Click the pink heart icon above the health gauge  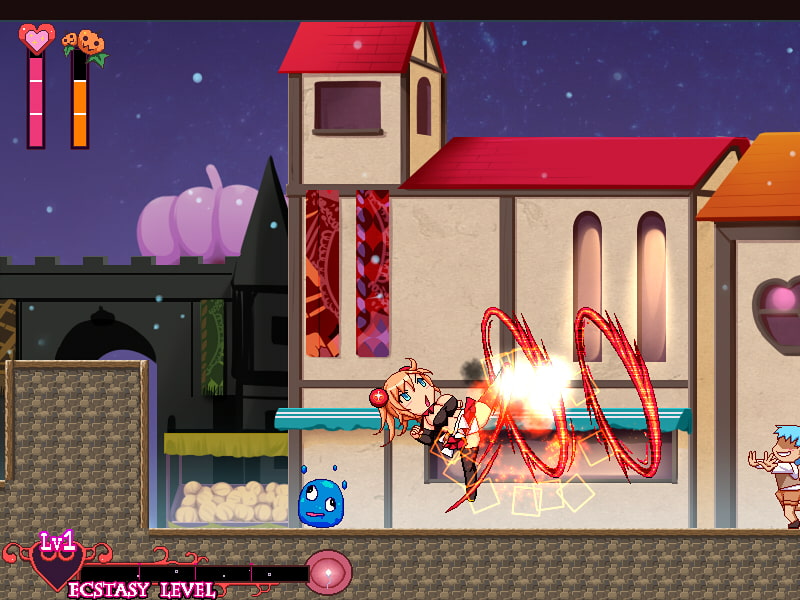click(x=36, y=39)
